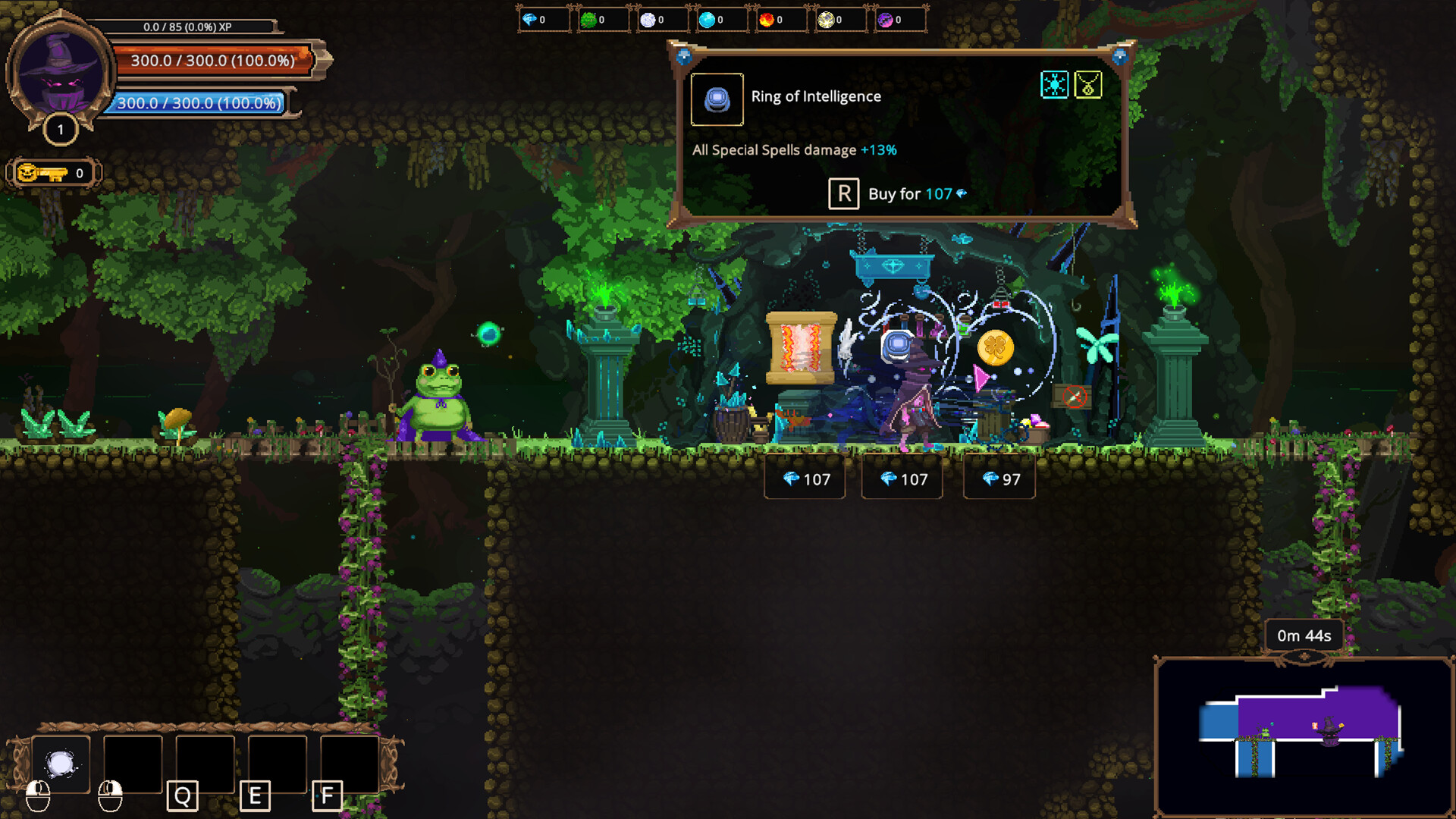
Task: Click the white orb spell slot
Action: [61, 764]
